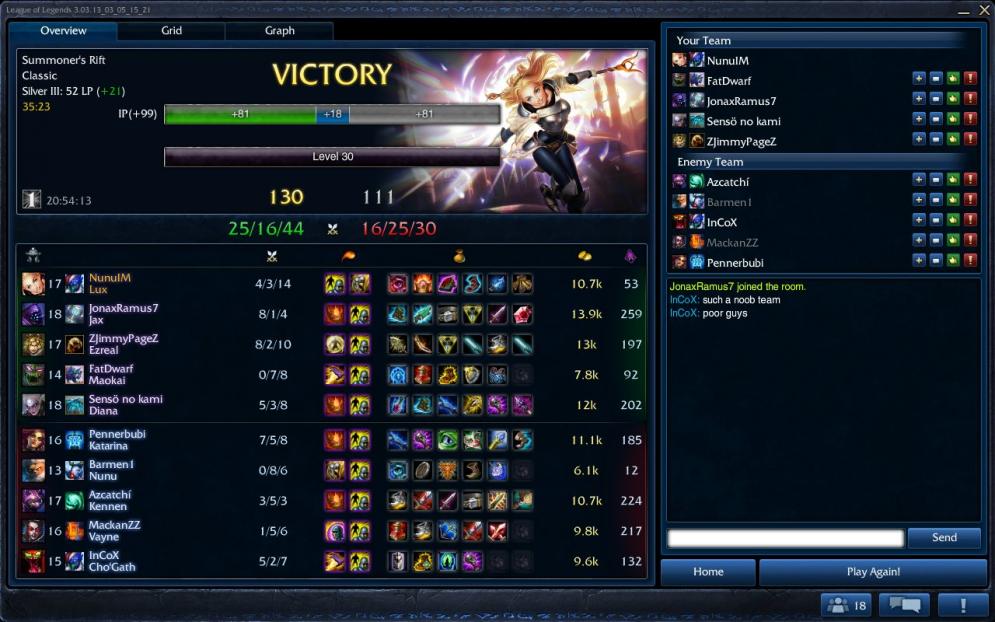This screenshot has width=995, height=622.
Task: Report ZJimmyPageZ with the red button
Action: (970, 140)
